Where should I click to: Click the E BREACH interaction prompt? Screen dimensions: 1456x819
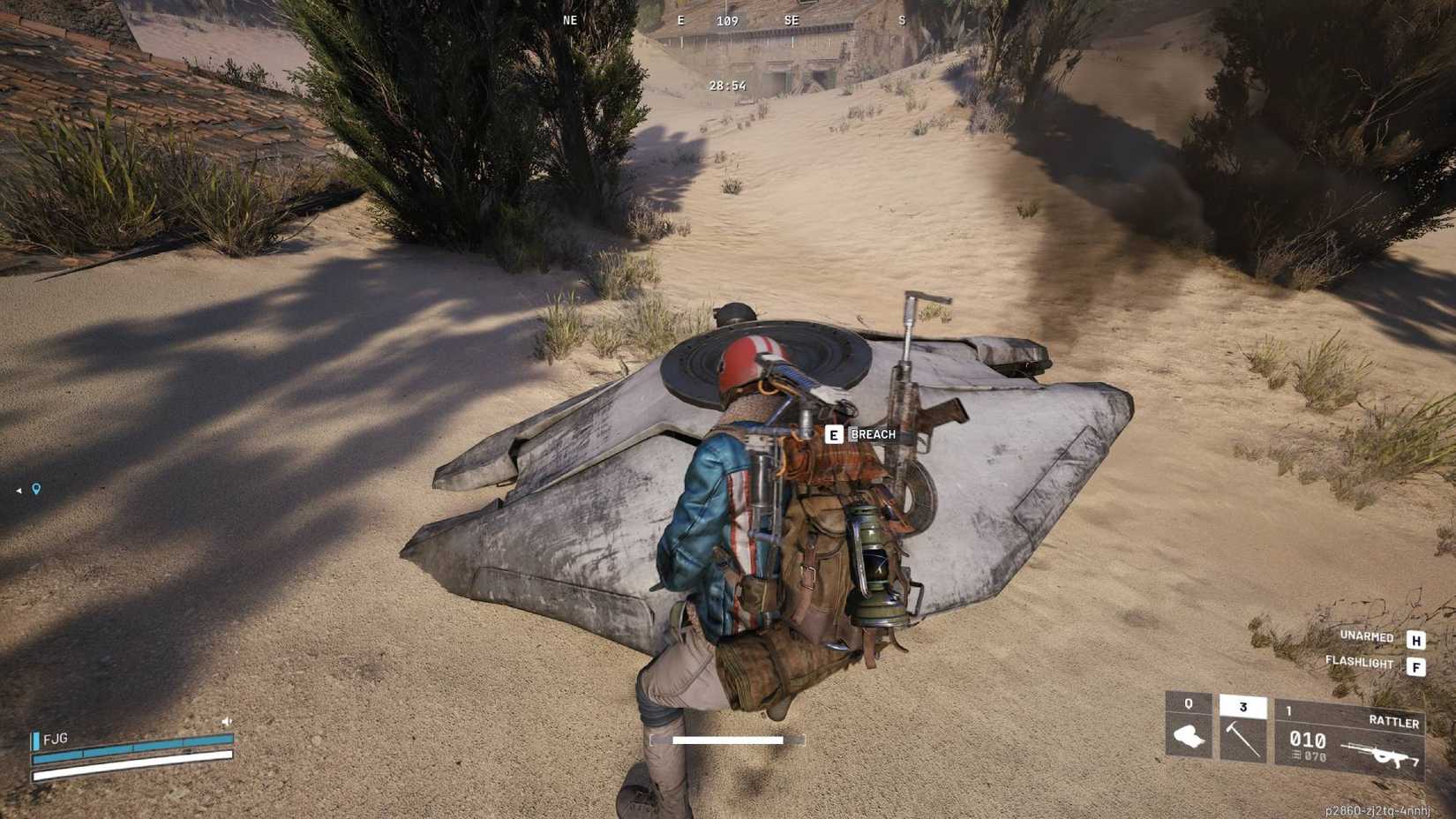coord(860,434)
